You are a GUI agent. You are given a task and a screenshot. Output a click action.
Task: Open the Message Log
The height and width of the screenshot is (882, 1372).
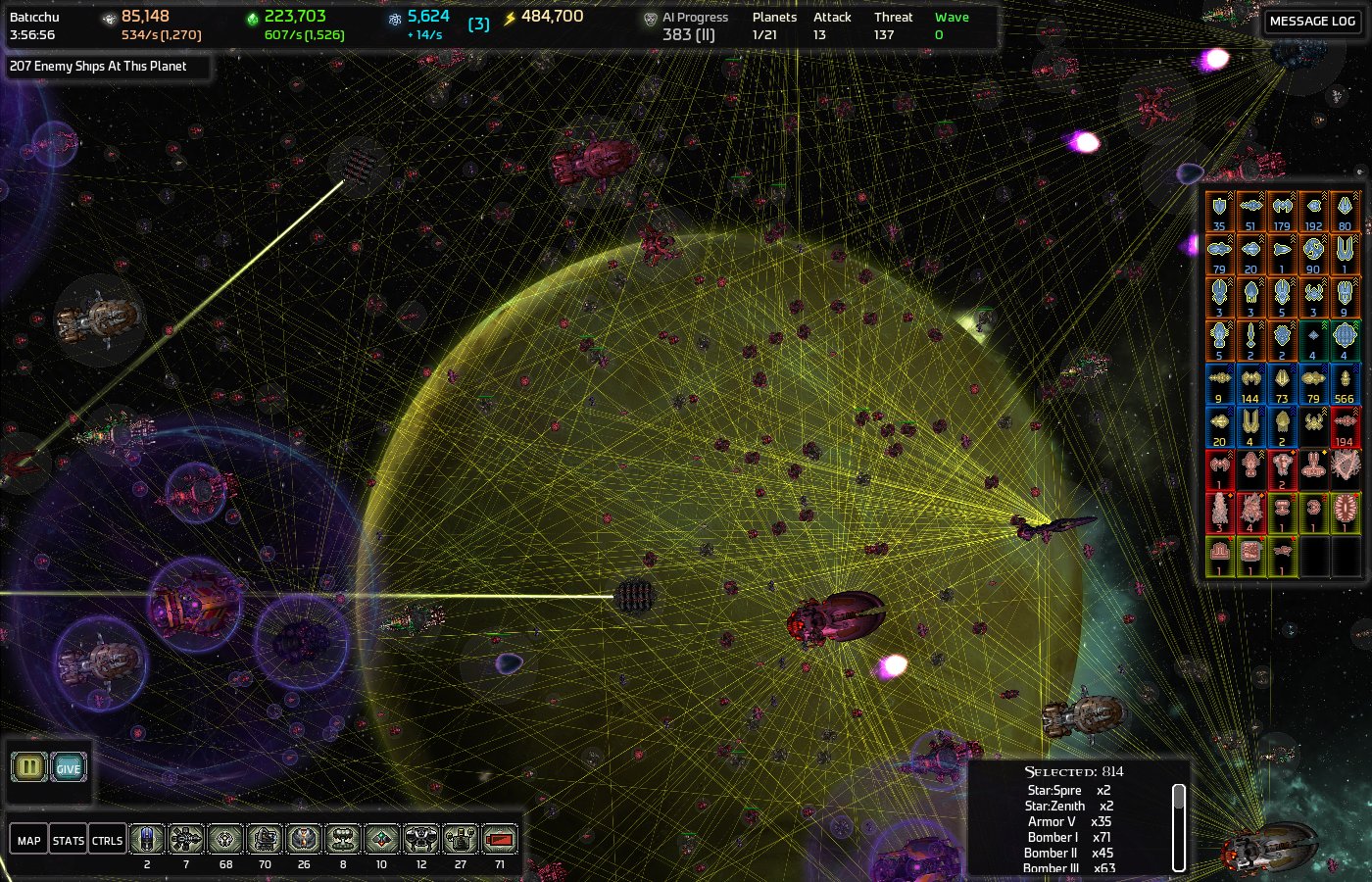point(1312,21)
